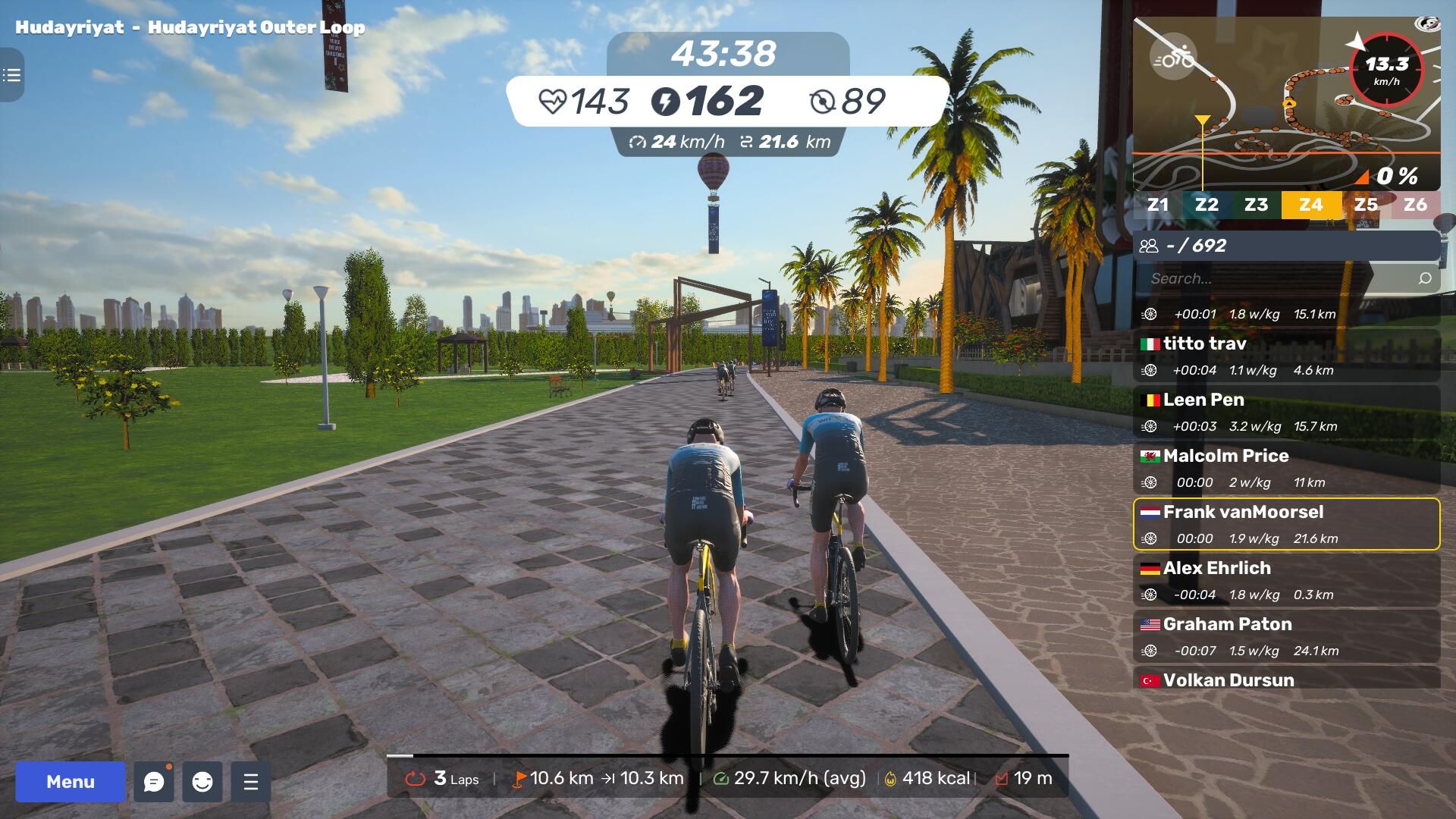Choose Malcolm Price from nearby riders
The height and width of the screenshot is (819, 1456).
[1286, 468]
